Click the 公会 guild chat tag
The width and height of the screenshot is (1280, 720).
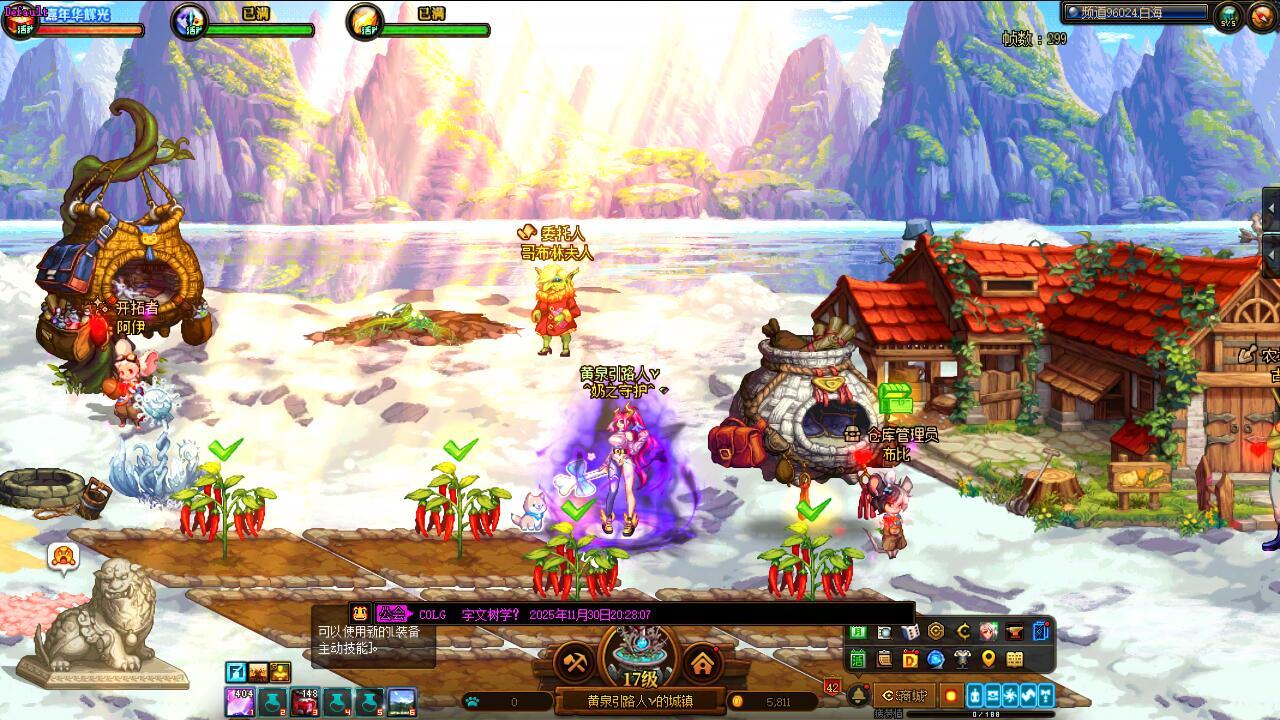(392, 614)
